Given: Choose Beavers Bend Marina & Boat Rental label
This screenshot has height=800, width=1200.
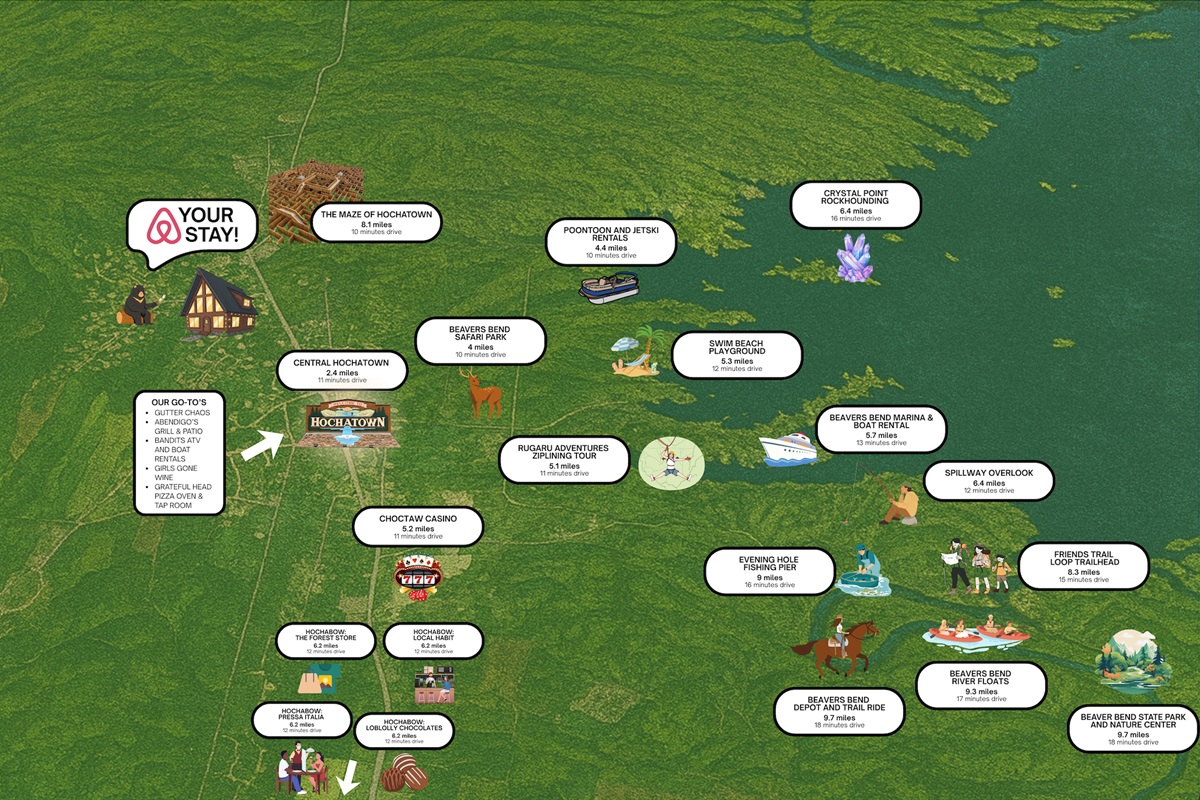Looking at the screenshot, I should coord(880,429).
